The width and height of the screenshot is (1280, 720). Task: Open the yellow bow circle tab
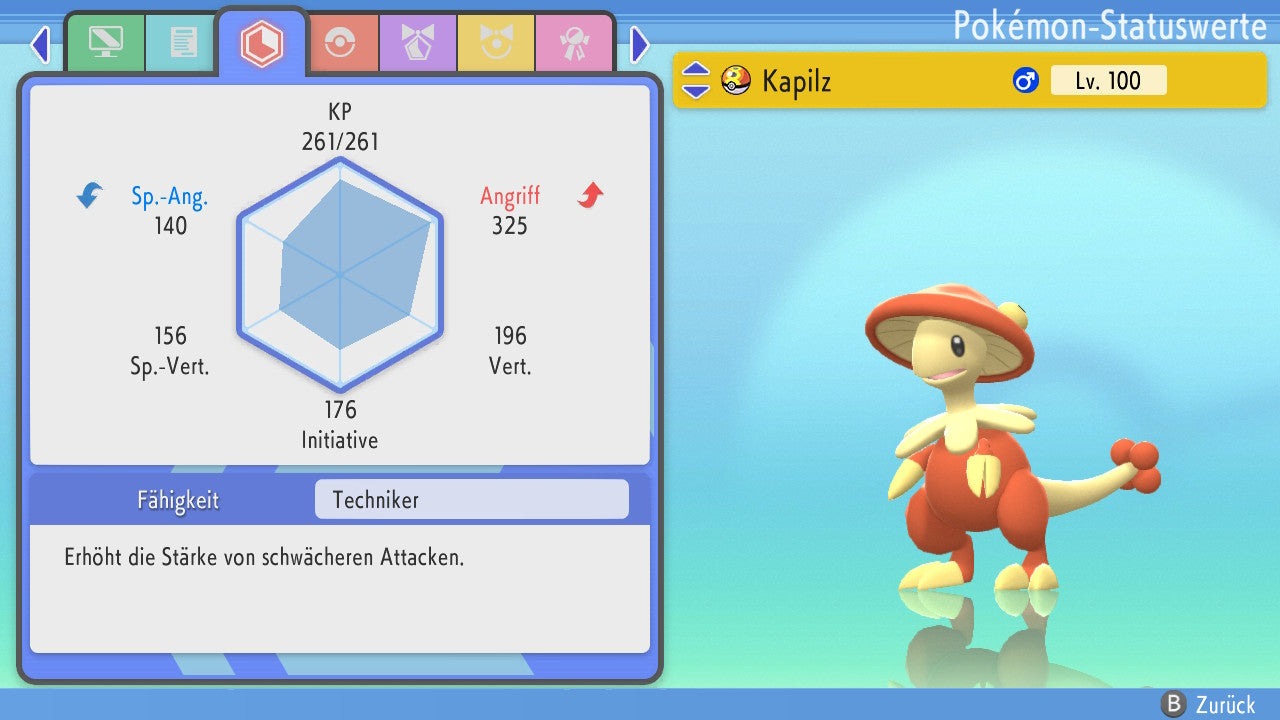(x=496, y=42)
